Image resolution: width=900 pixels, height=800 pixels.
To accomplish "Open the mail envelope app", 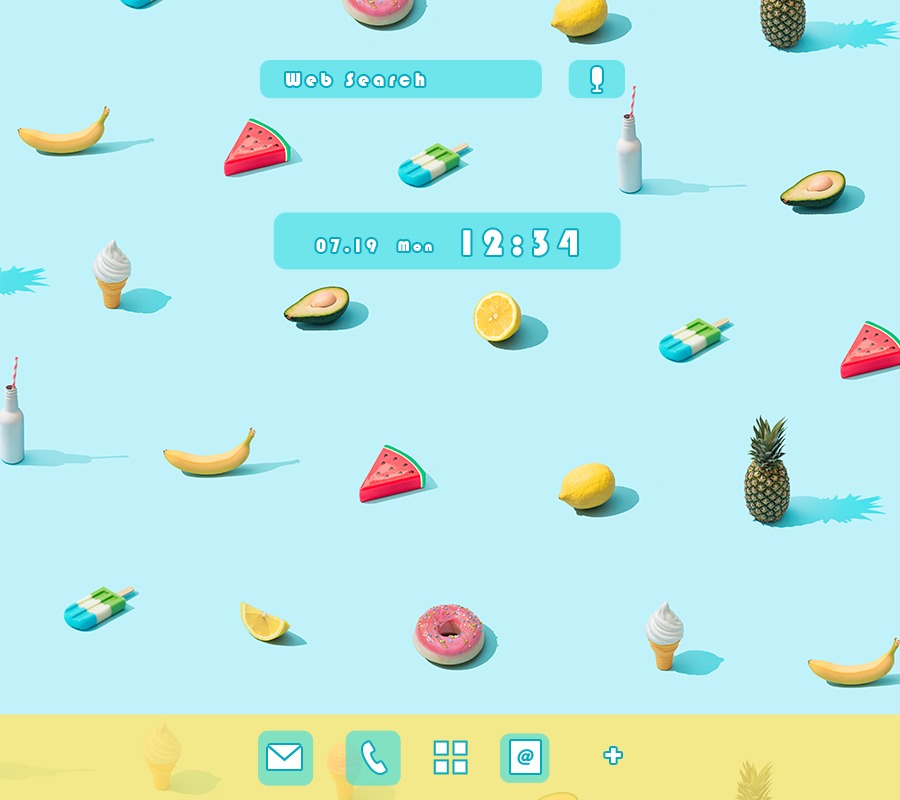I will 285,758.
